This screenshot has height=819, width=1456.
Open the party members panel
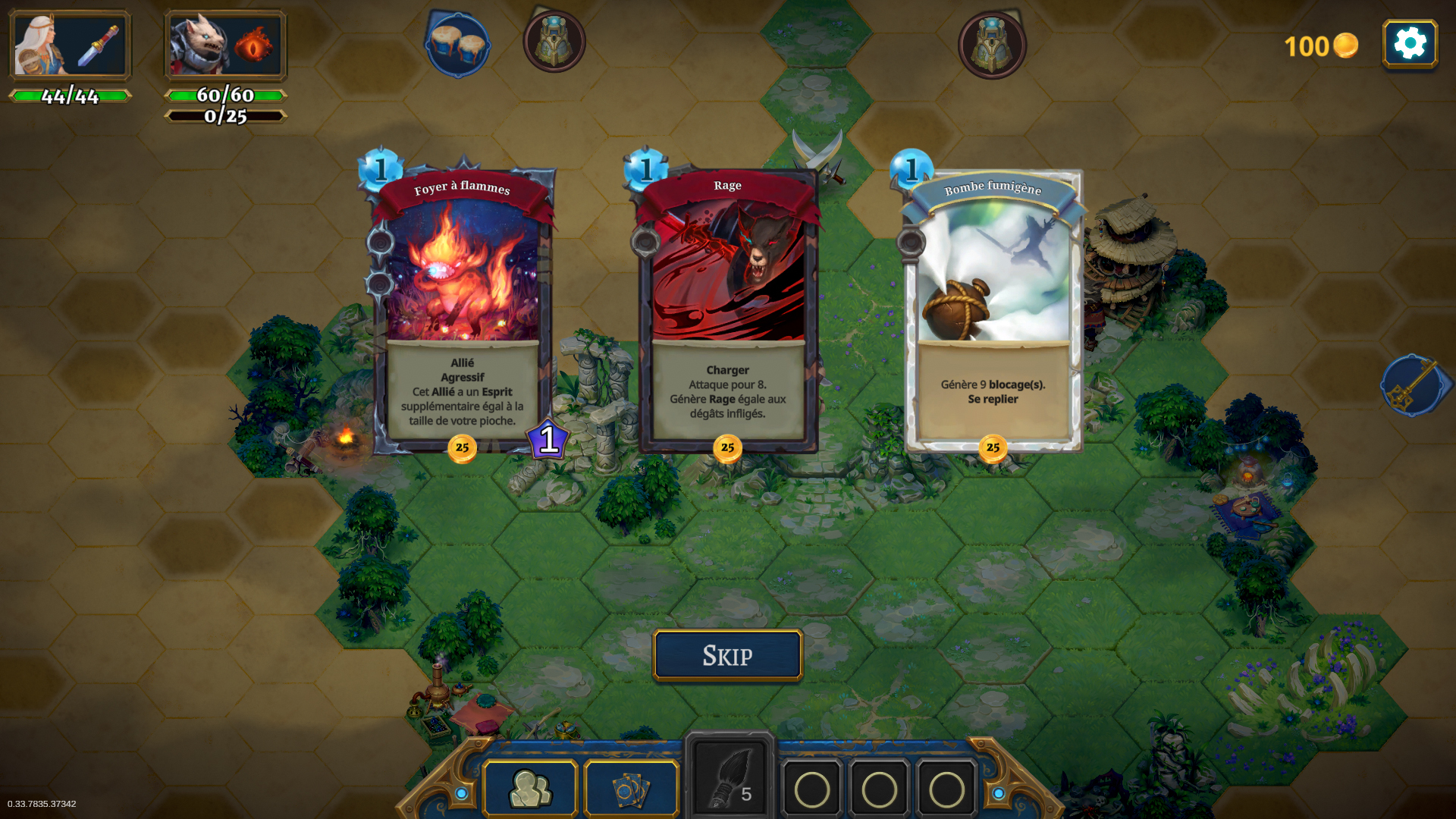pos(530,789)
